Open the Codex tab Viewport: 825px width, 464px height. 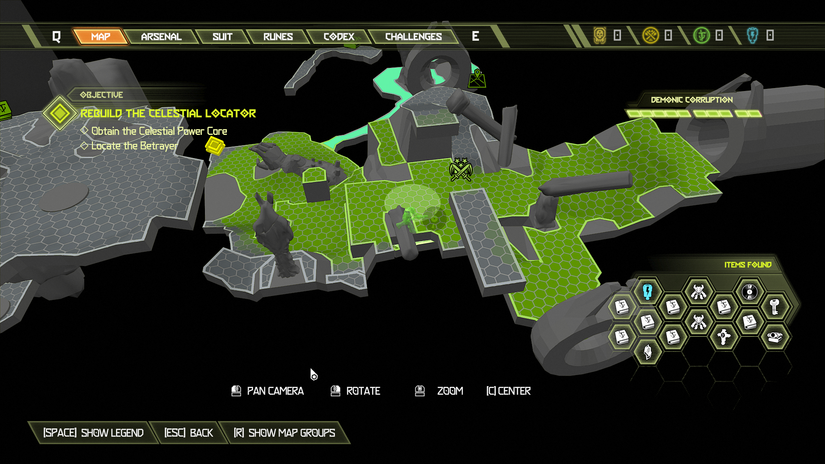click(338, 37)
